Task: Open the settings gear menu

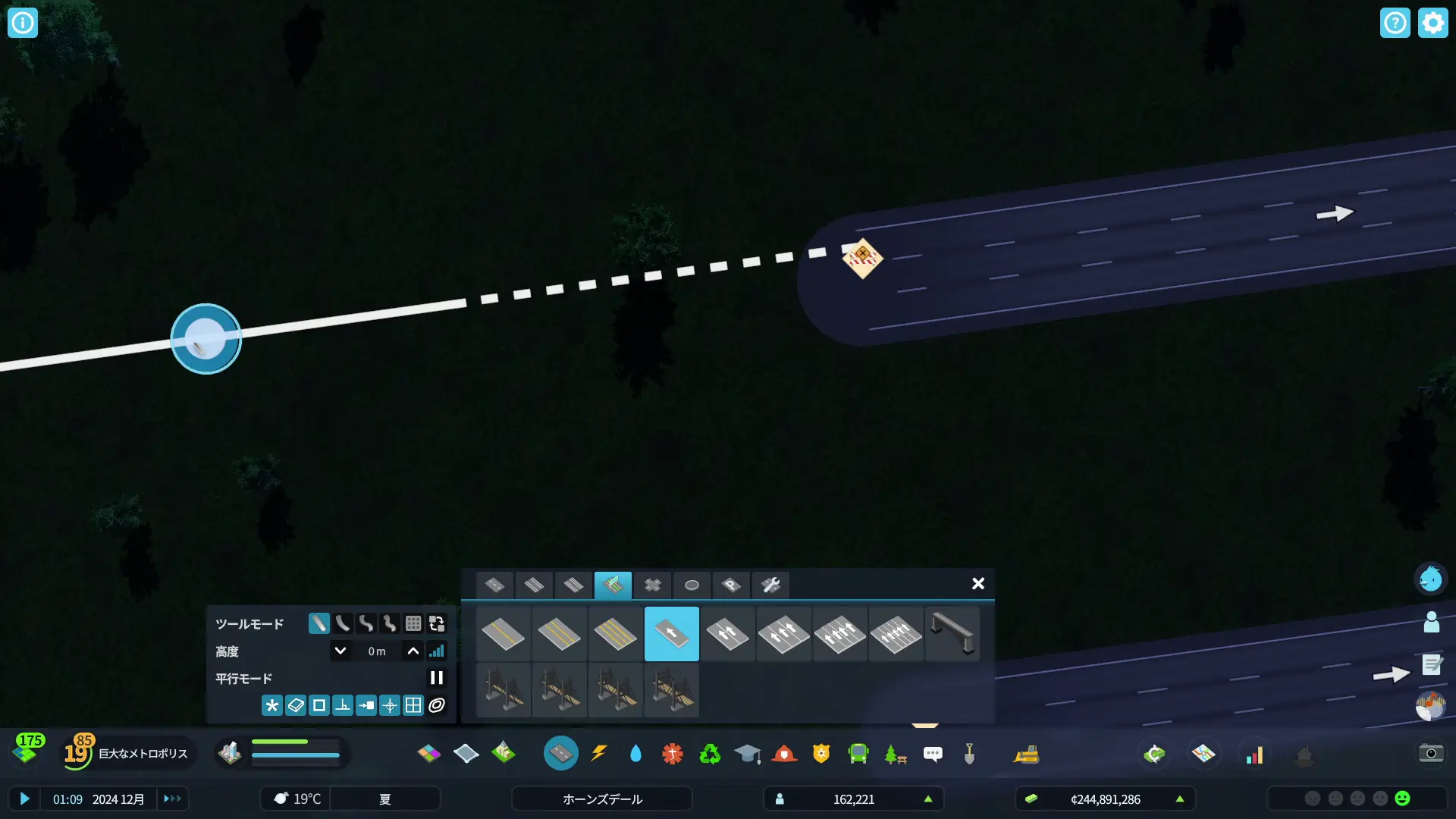Action: [x=1432, y=23]
